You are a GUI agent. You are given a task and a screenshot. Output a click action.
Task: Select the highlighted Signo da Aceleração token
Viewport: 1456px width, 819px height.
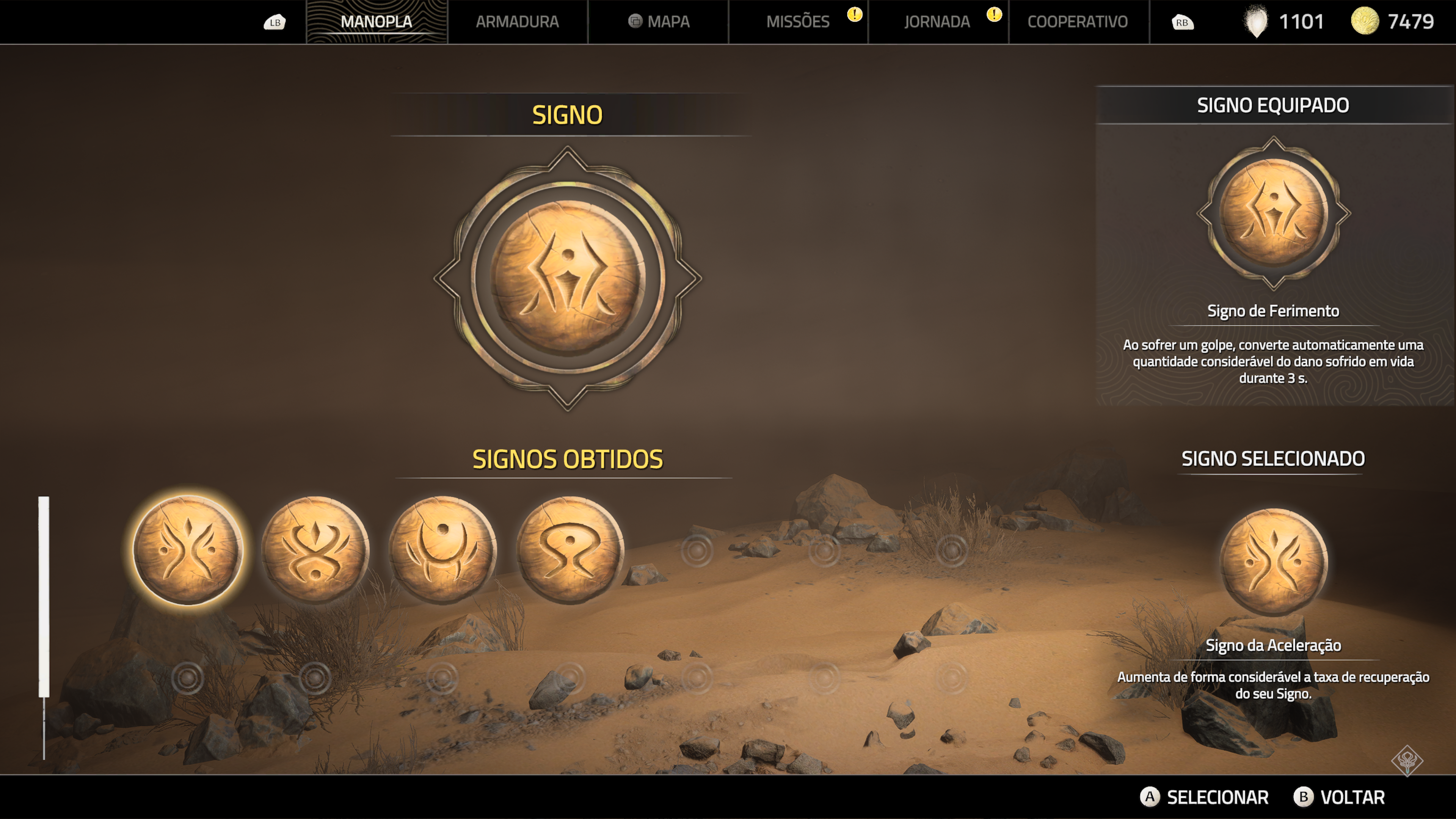(188, 549)
